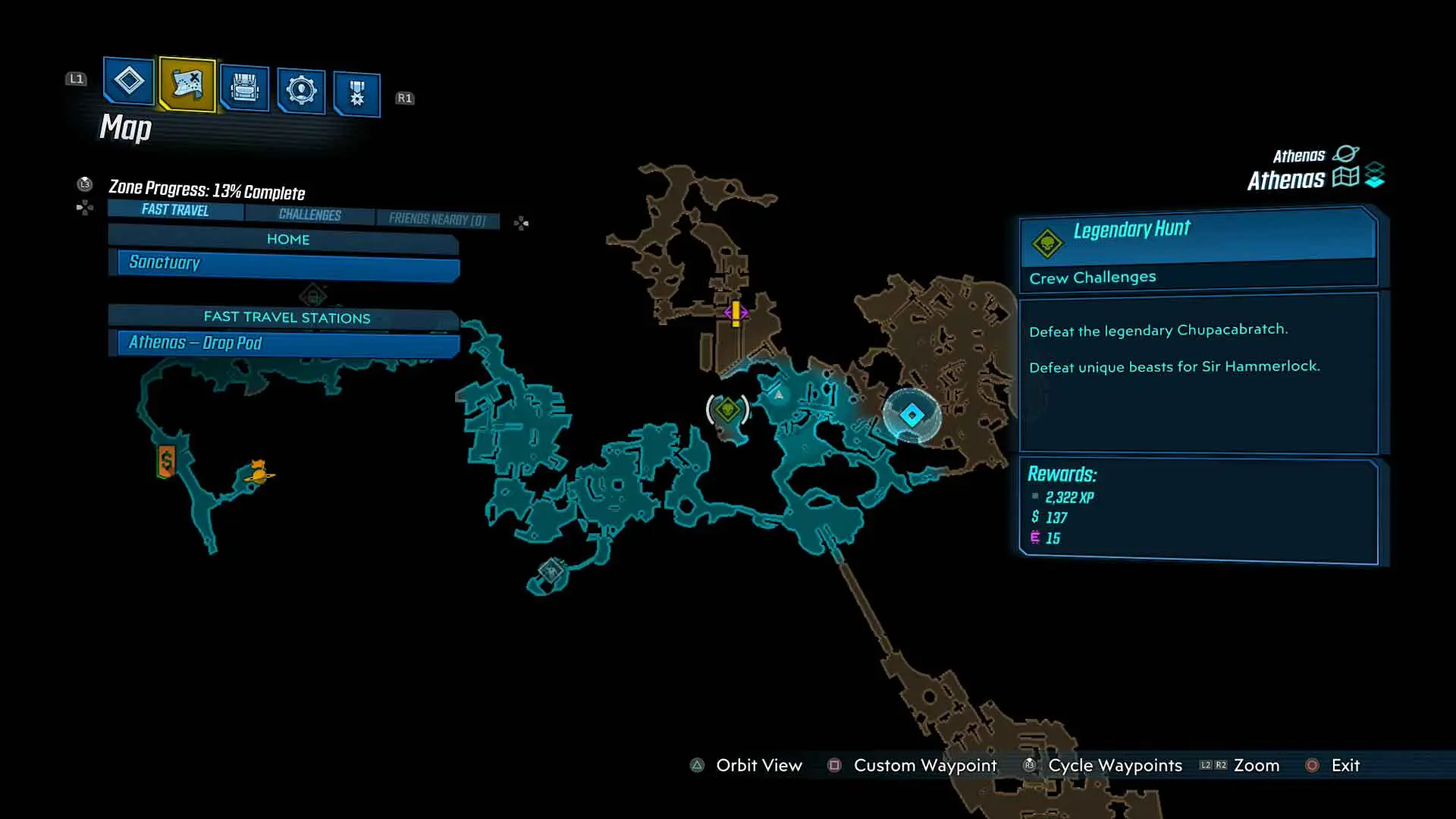The height and width of the screenshot is (819, 1456).
Task: Click Cycle Waypoints
Action: (1115, 765)
